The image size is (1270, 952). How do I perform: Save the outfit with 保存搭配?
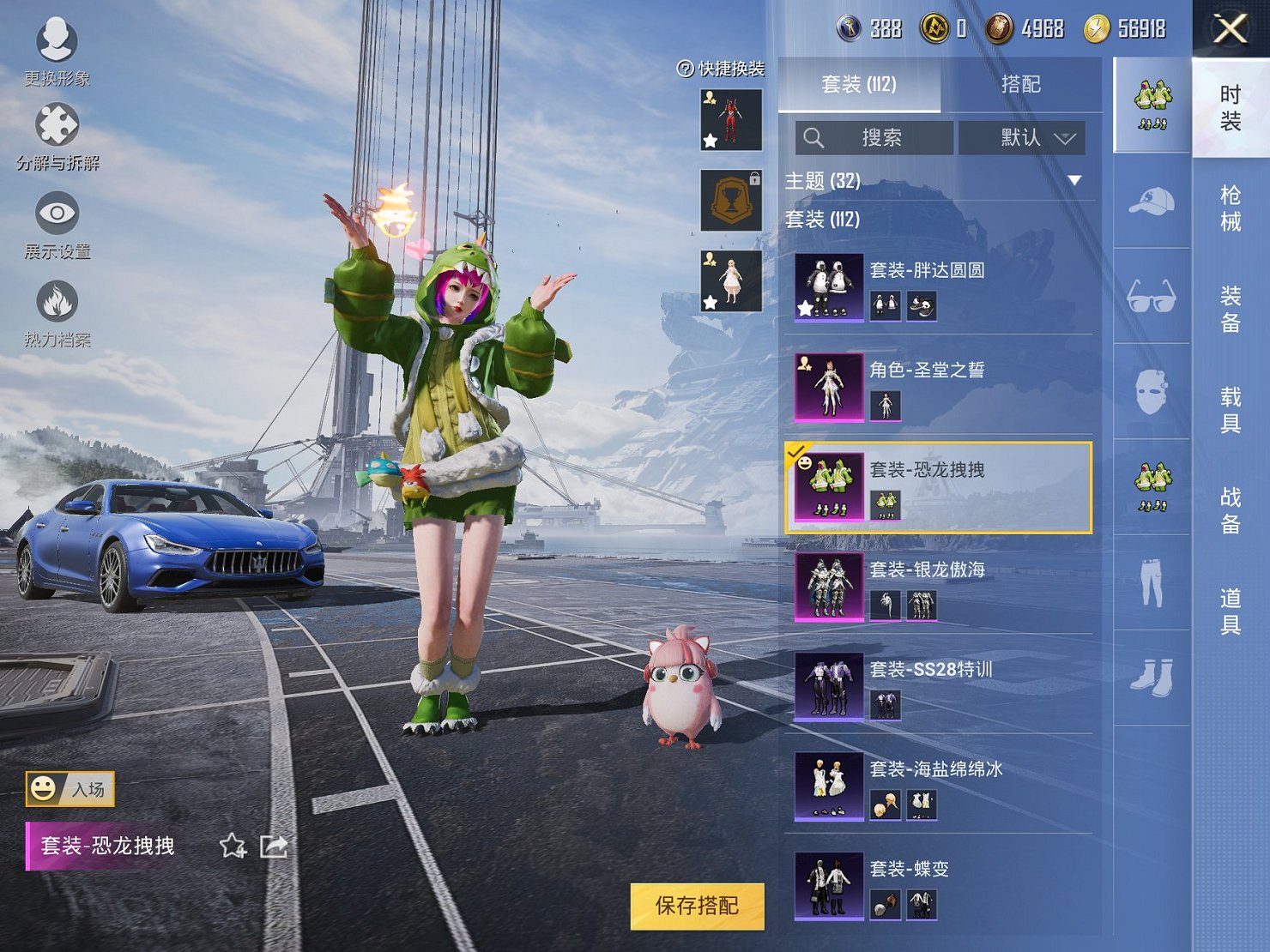click(x=697, y=906)
